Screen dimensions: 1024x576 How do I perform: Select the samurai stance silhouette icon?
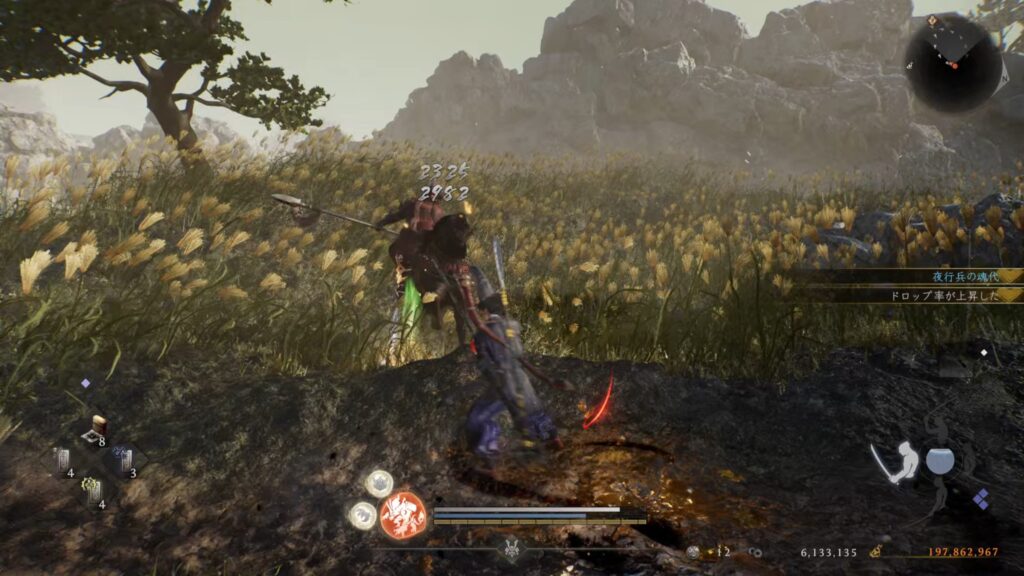pos(903,464)
